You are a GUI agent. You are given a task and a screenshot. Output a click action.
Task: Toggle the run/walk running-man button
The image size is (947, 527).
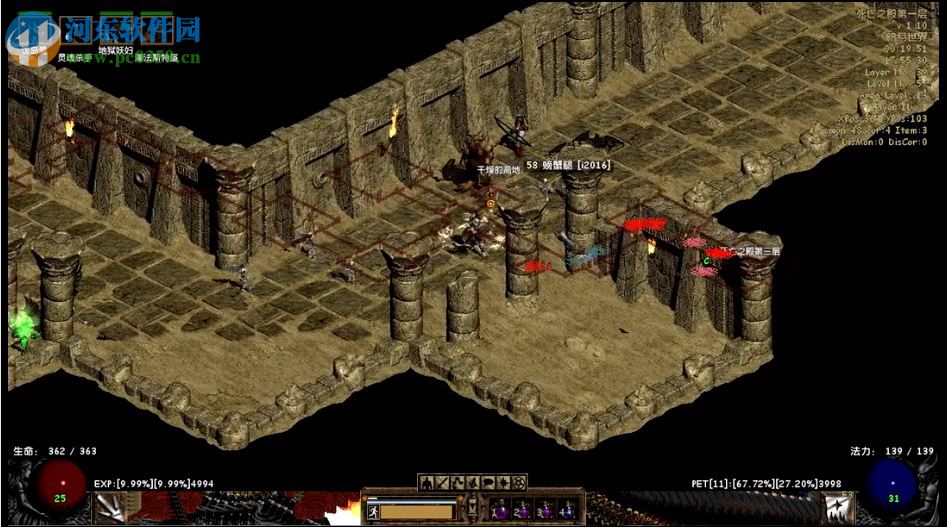pos(374,511)
